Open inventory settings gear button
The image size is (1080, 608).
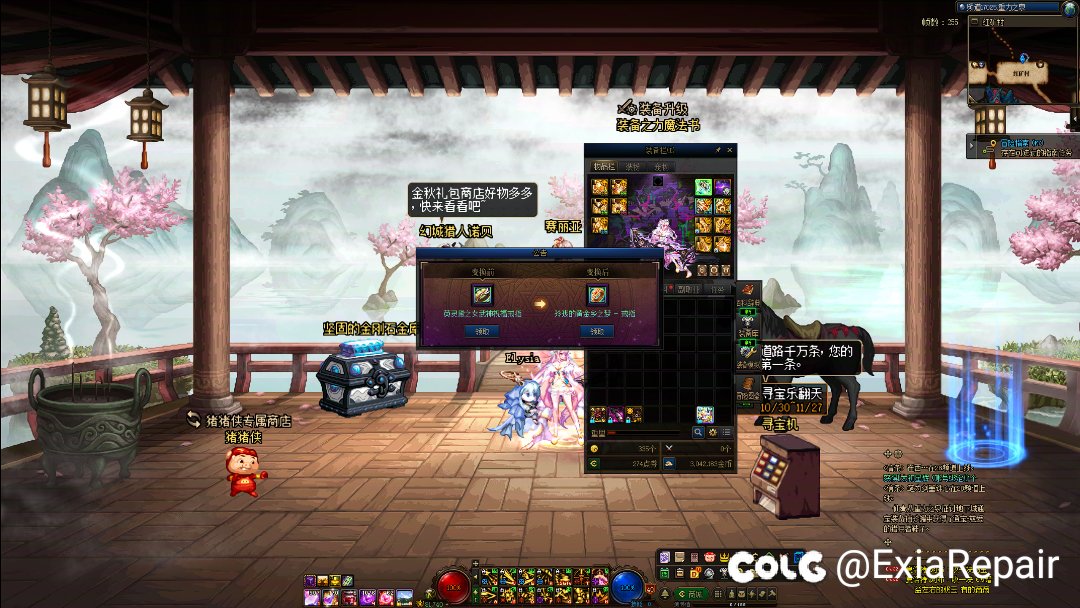(x=713, y=432)
